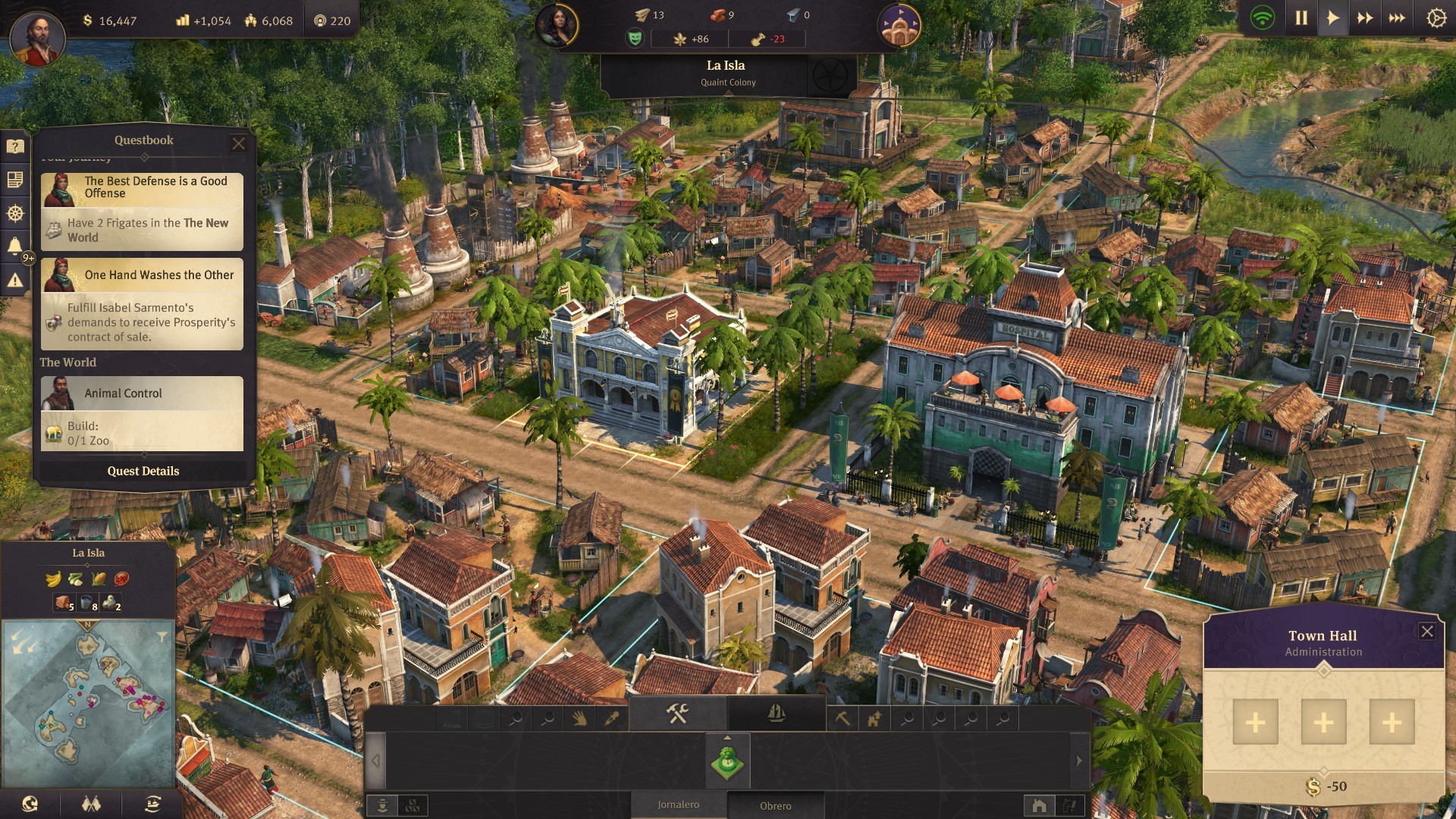Activate the pickaxe demolish tool

point(843,718)
